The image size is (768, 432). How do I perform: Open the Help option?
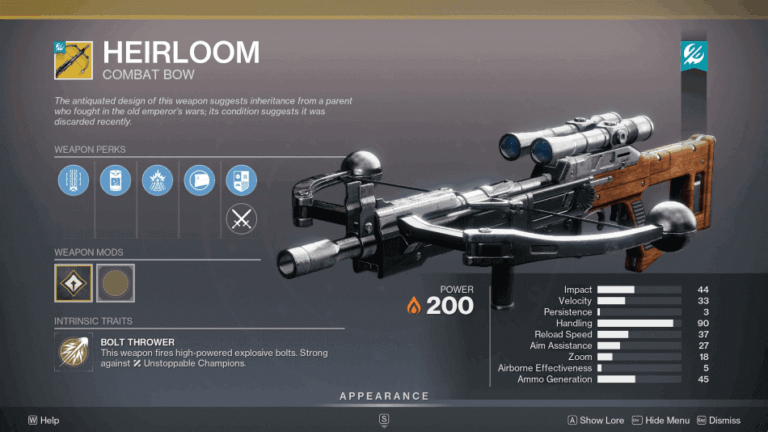point(44,421)
